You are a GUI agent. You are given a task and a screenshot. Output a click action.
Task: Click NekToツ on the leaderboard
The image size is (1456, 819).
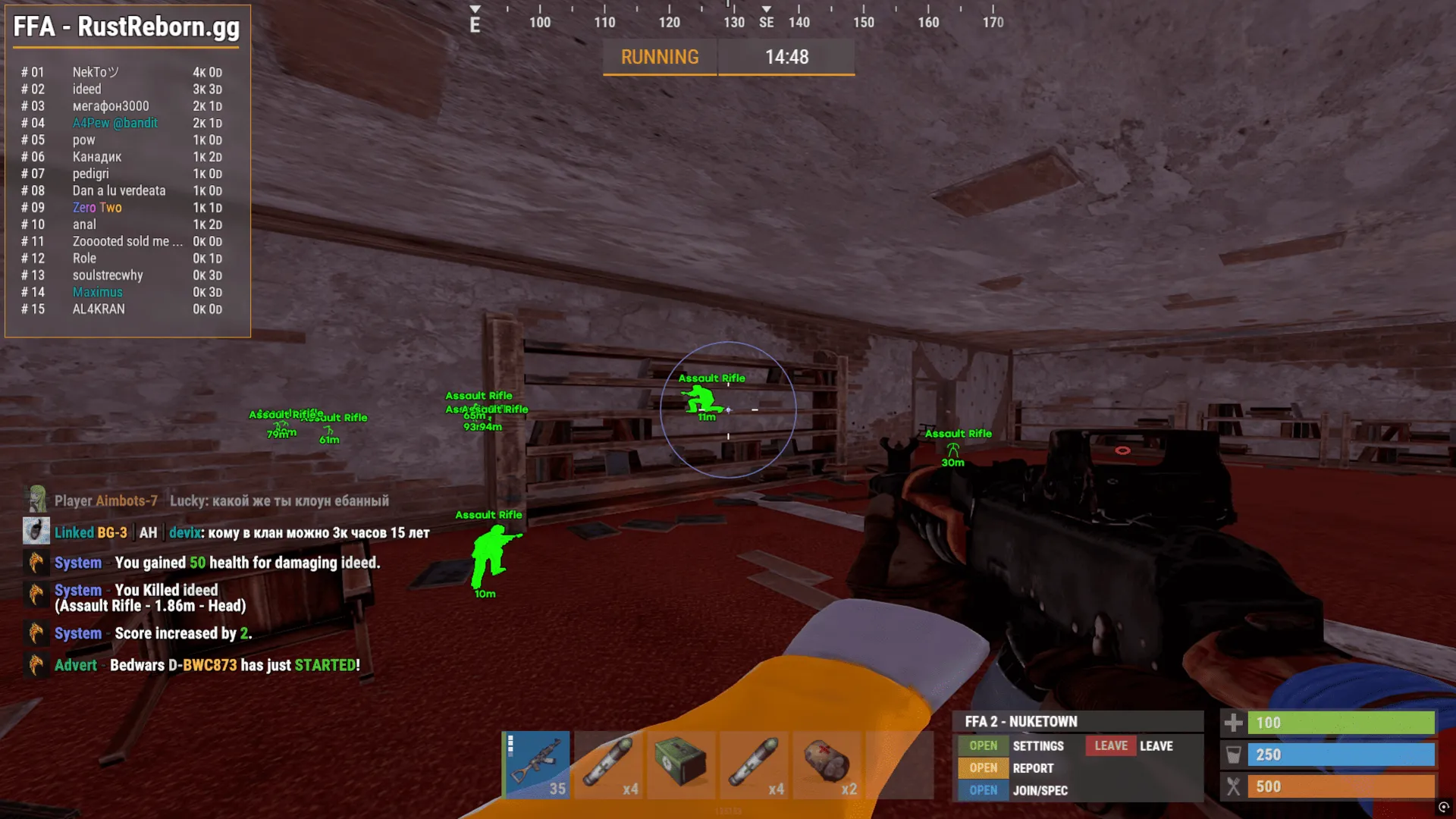point(95,72)
